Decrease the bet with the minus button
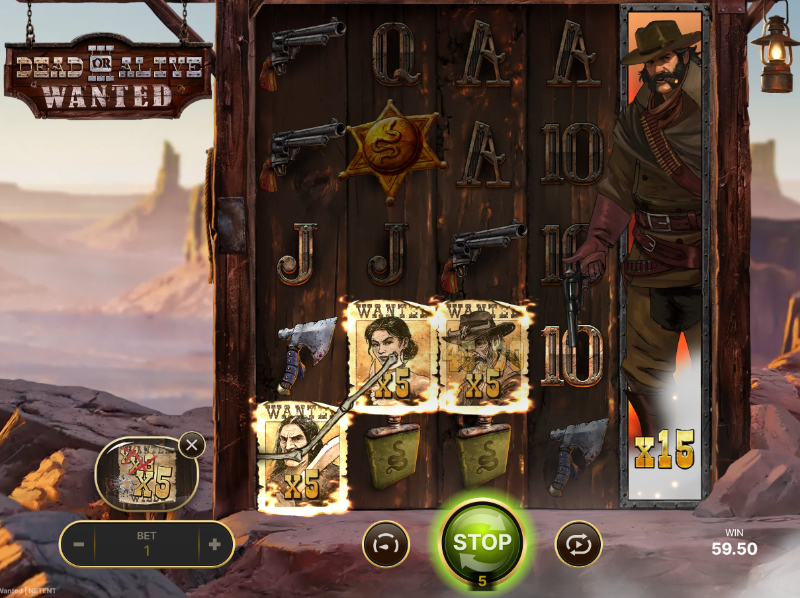800x598 pixels. click(x=78, y=545)
